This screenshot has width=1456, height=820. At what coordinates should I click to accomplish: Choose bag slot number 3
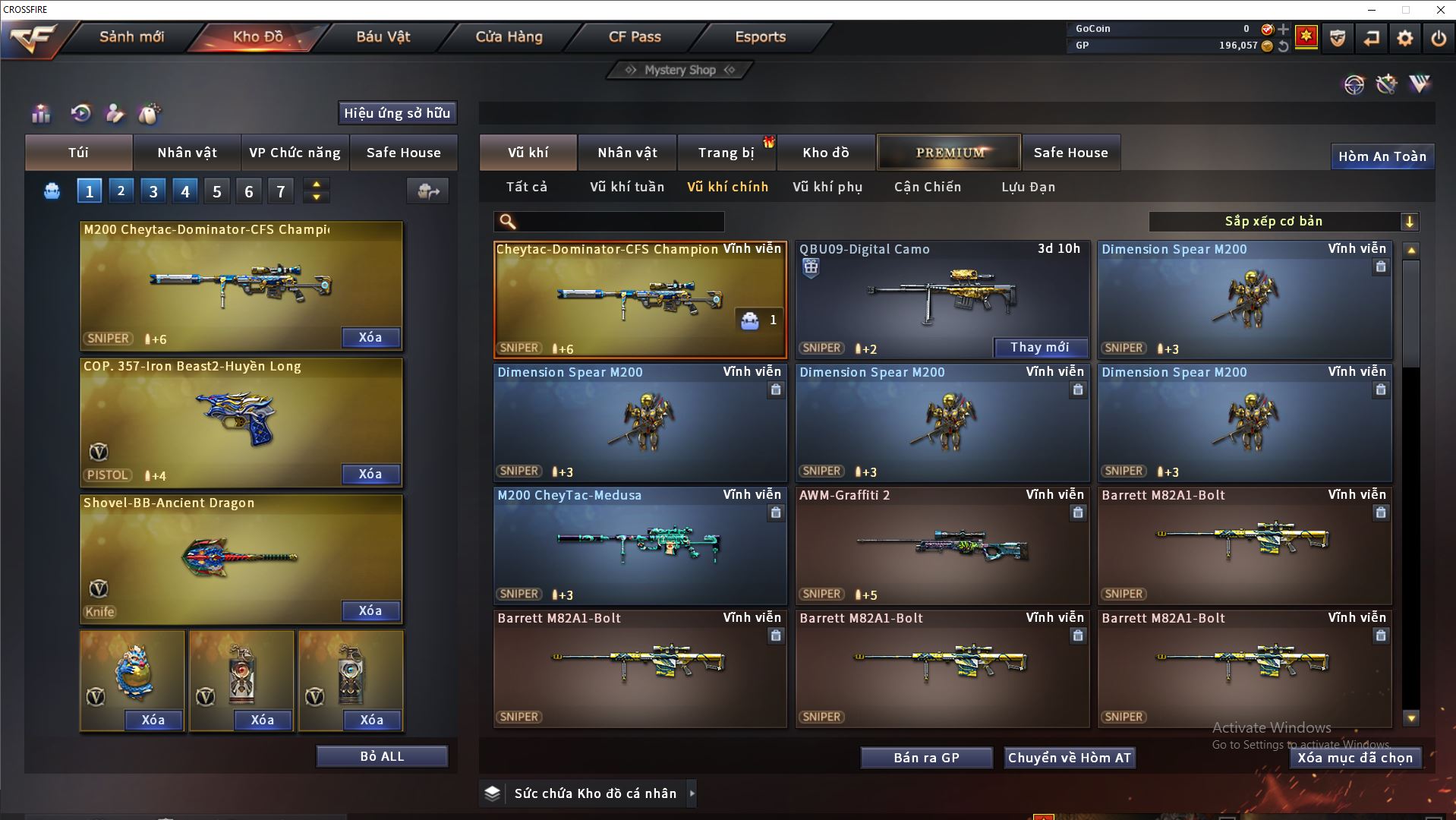(153, 191)
